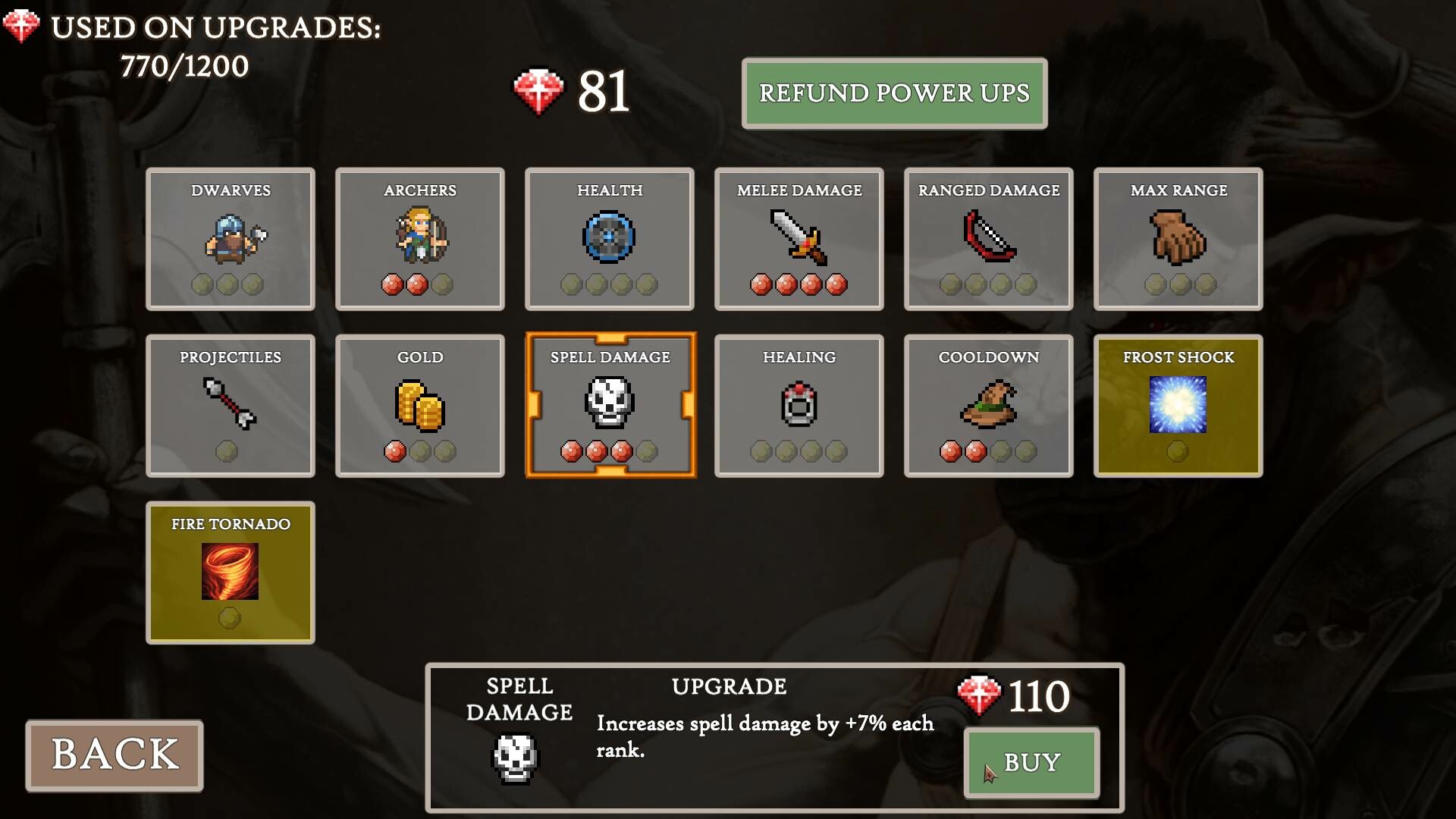Click the Refund Power Ups button
This screenshot has width=1456, height=819.
pyautogui.click(x=895, y=93)
